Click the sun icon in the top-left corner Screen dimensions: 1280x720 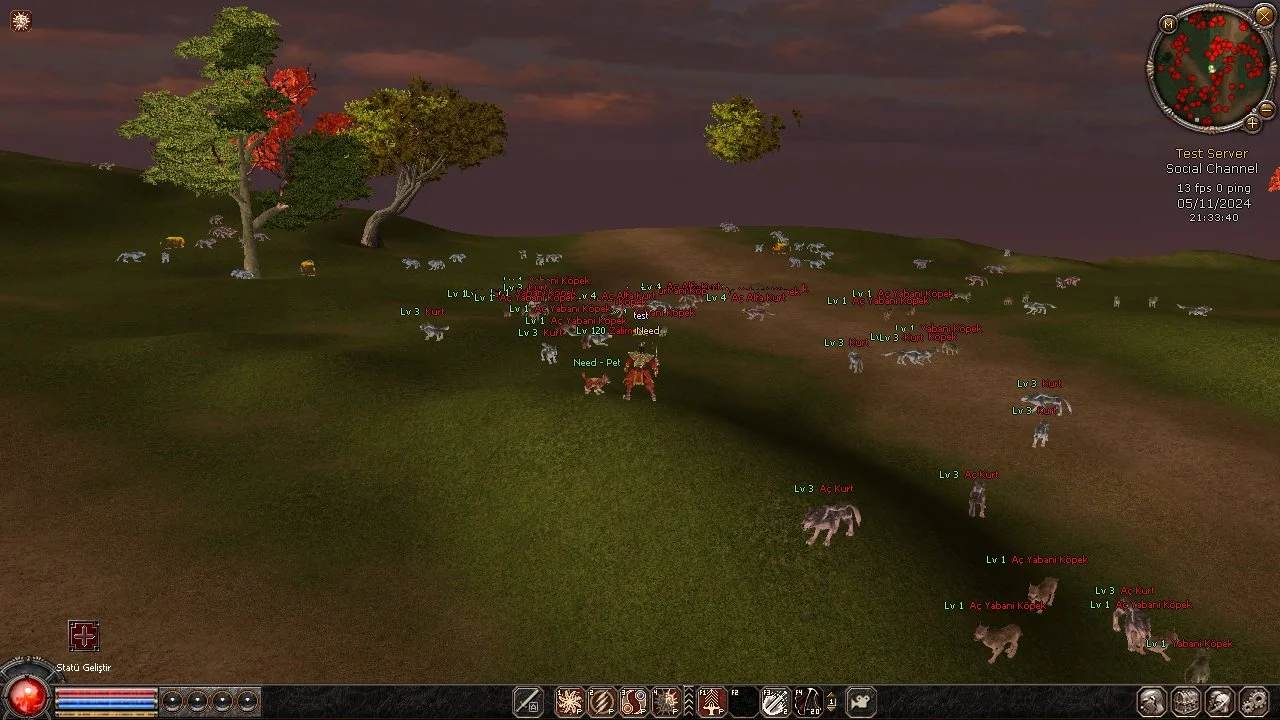click(x=21, y=20)
